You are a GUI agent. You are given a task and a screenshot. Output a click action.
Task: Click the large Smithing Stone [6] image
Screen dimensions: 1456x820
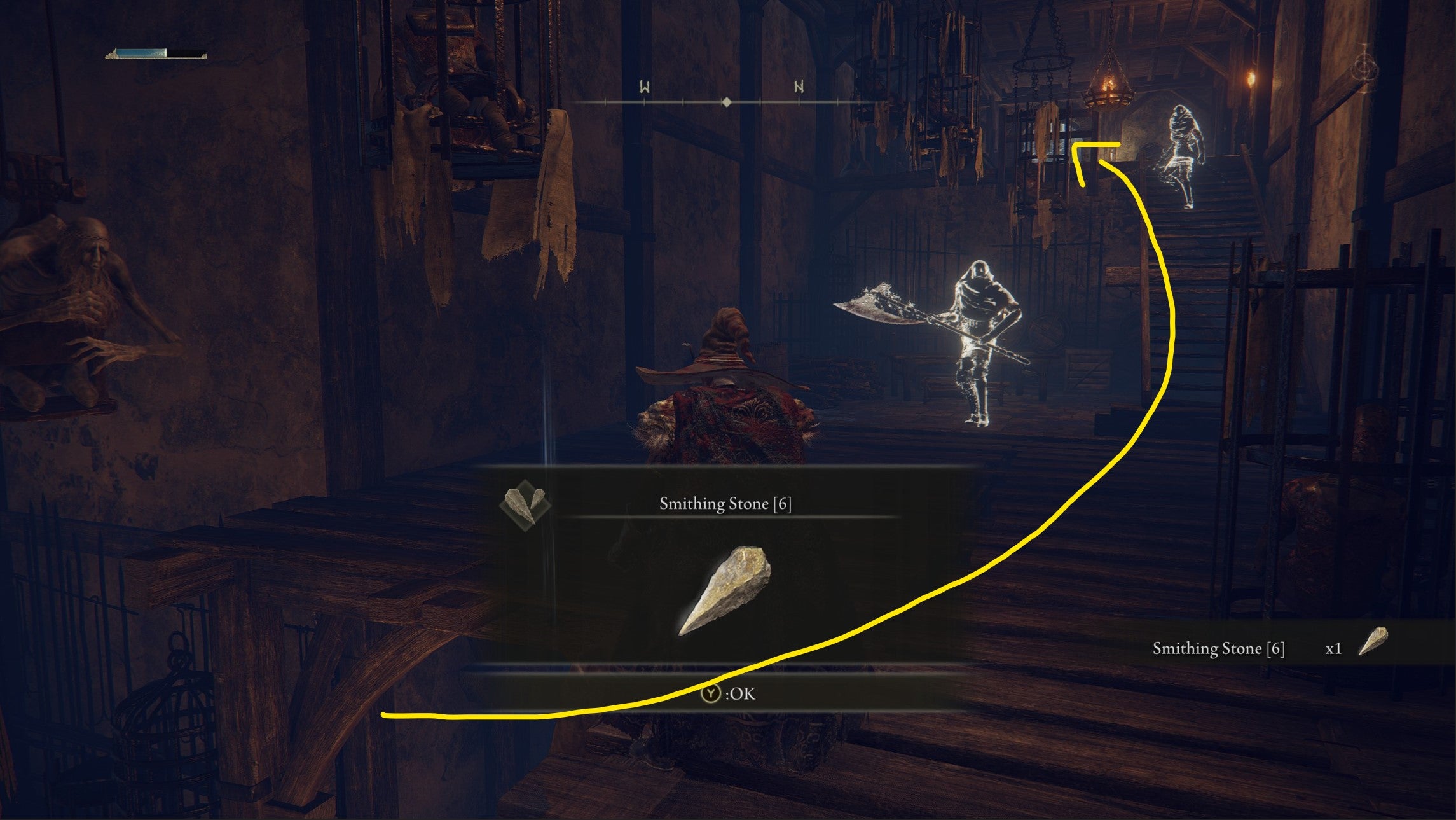click(x=724, y=590)
